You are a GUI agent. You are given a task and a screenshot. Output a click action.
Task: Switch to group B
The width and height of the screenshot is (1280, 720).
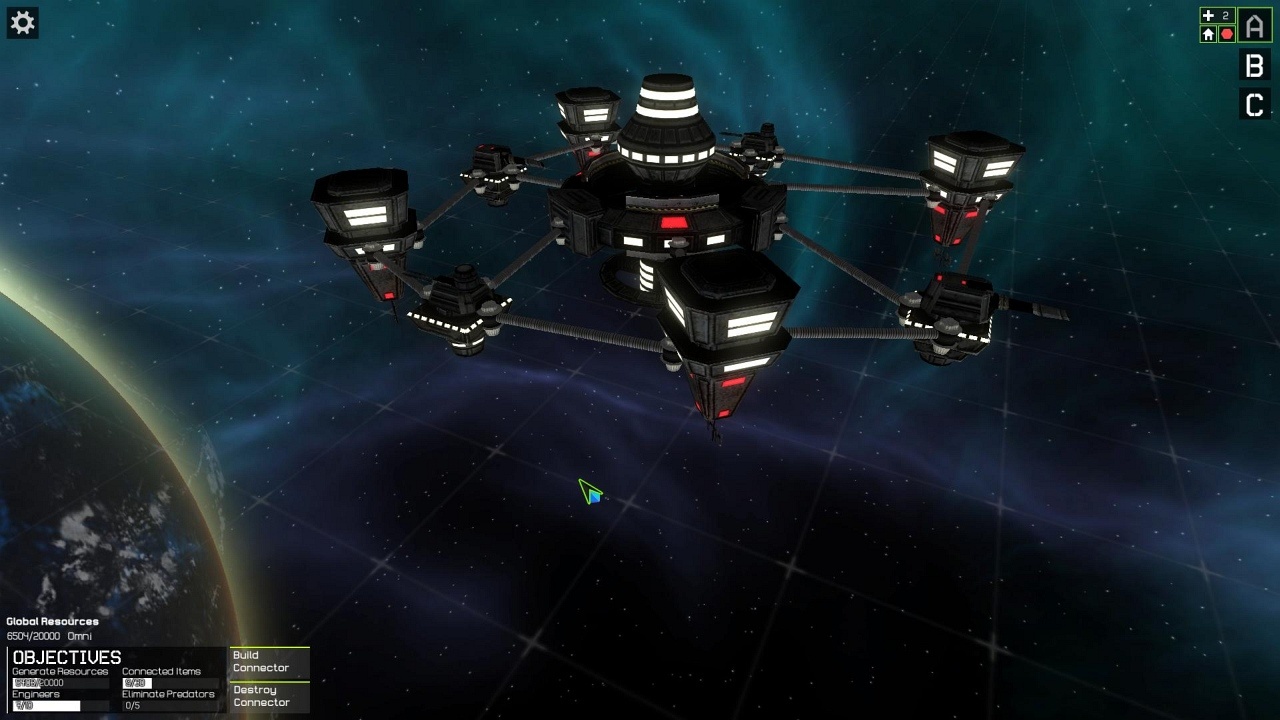point(1254,66)
